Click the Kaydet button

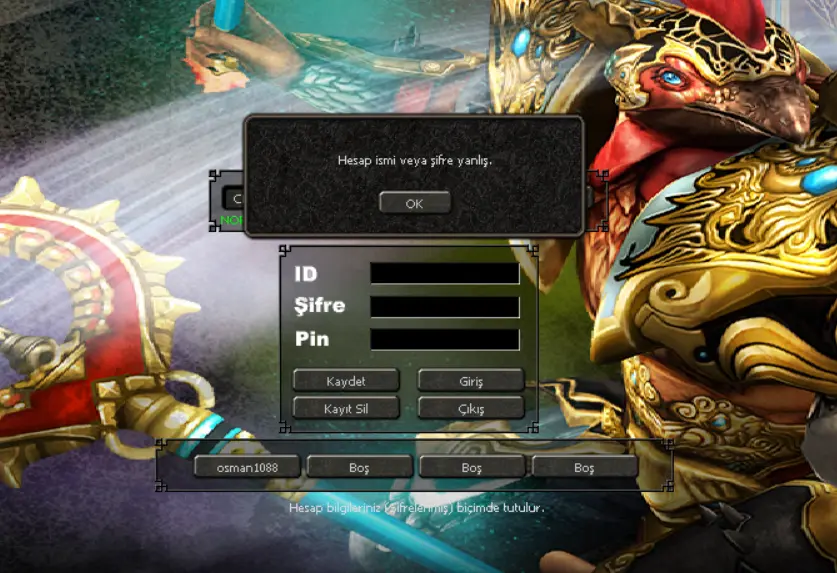pyautogui.click(x=346, y=381)
